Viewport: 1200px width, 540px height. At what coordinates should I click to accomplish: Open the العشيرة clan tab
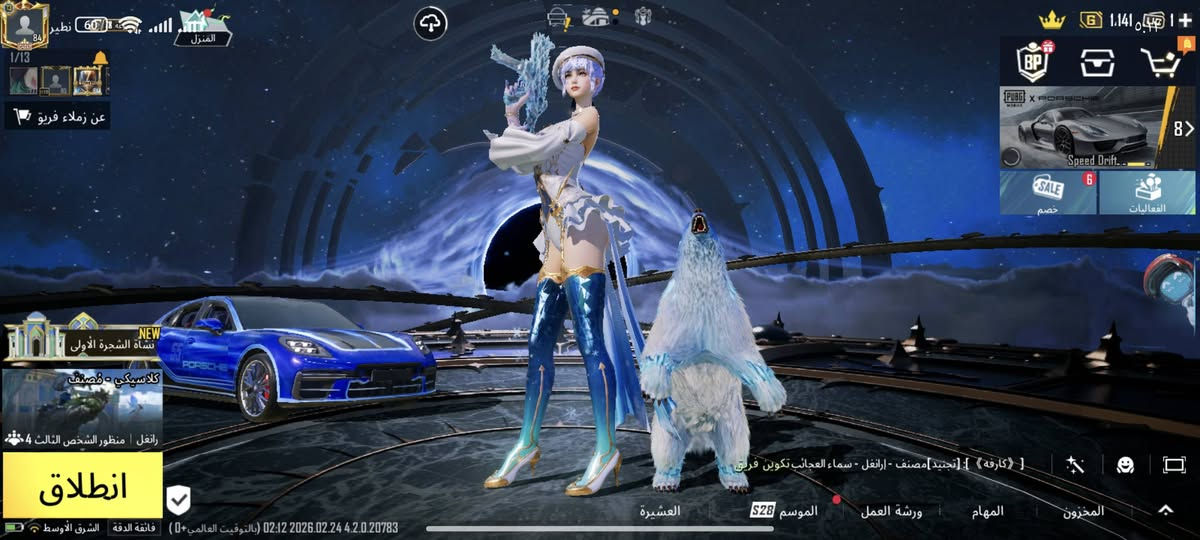pos(660,511)
